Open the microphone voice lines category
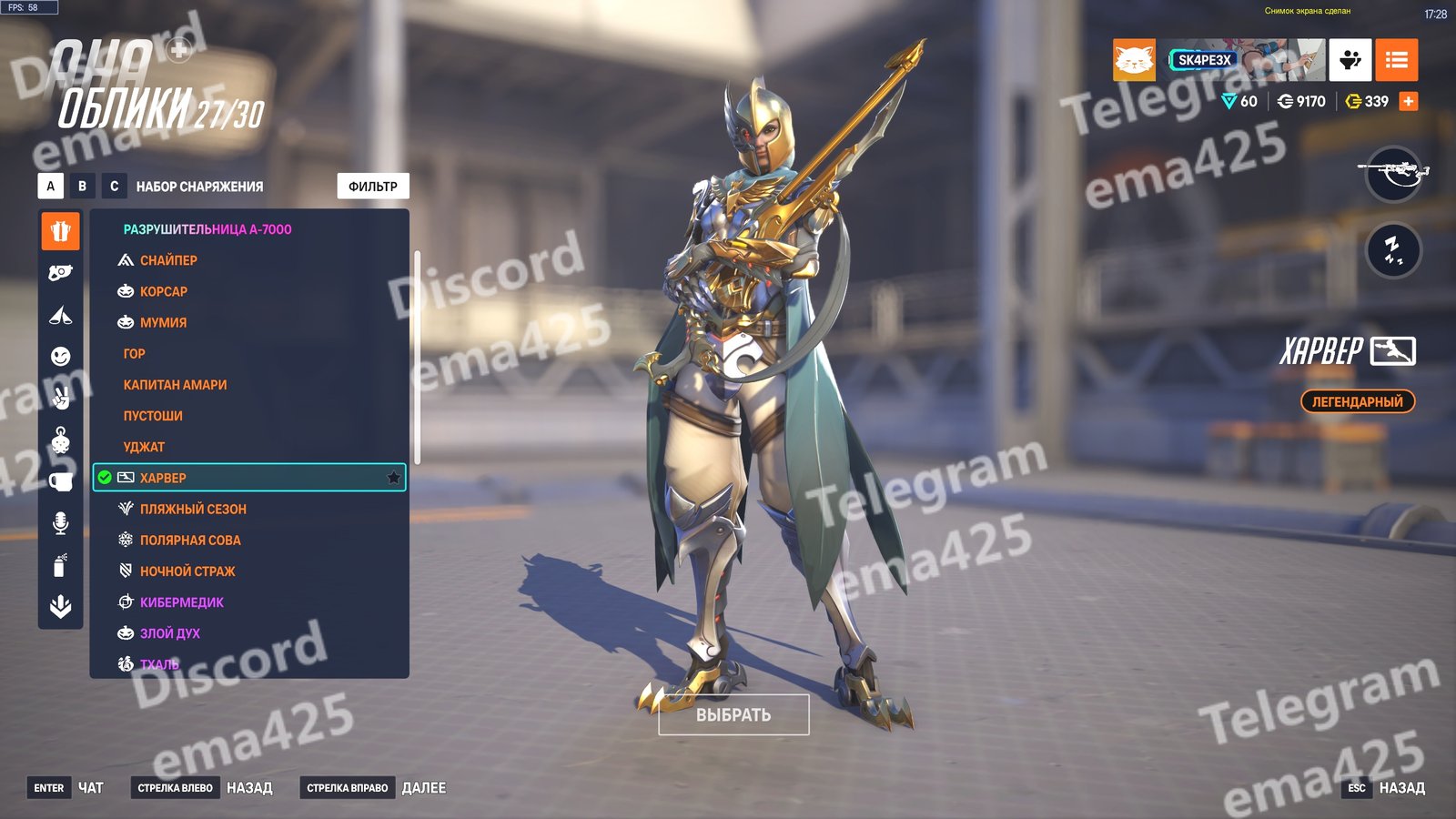Image resolution: width=1456 pixels, height=819 pixels. (x=60, y=522)
